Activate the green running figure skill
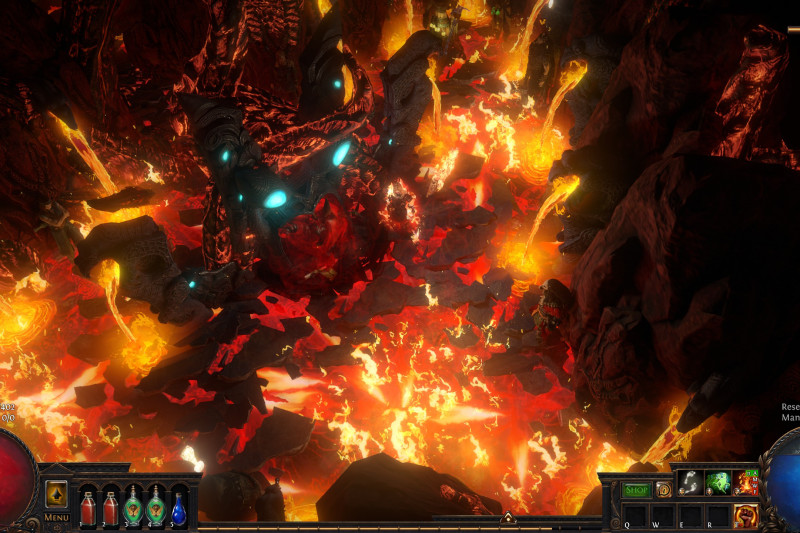The image size is (800, 533). (717, 482)
